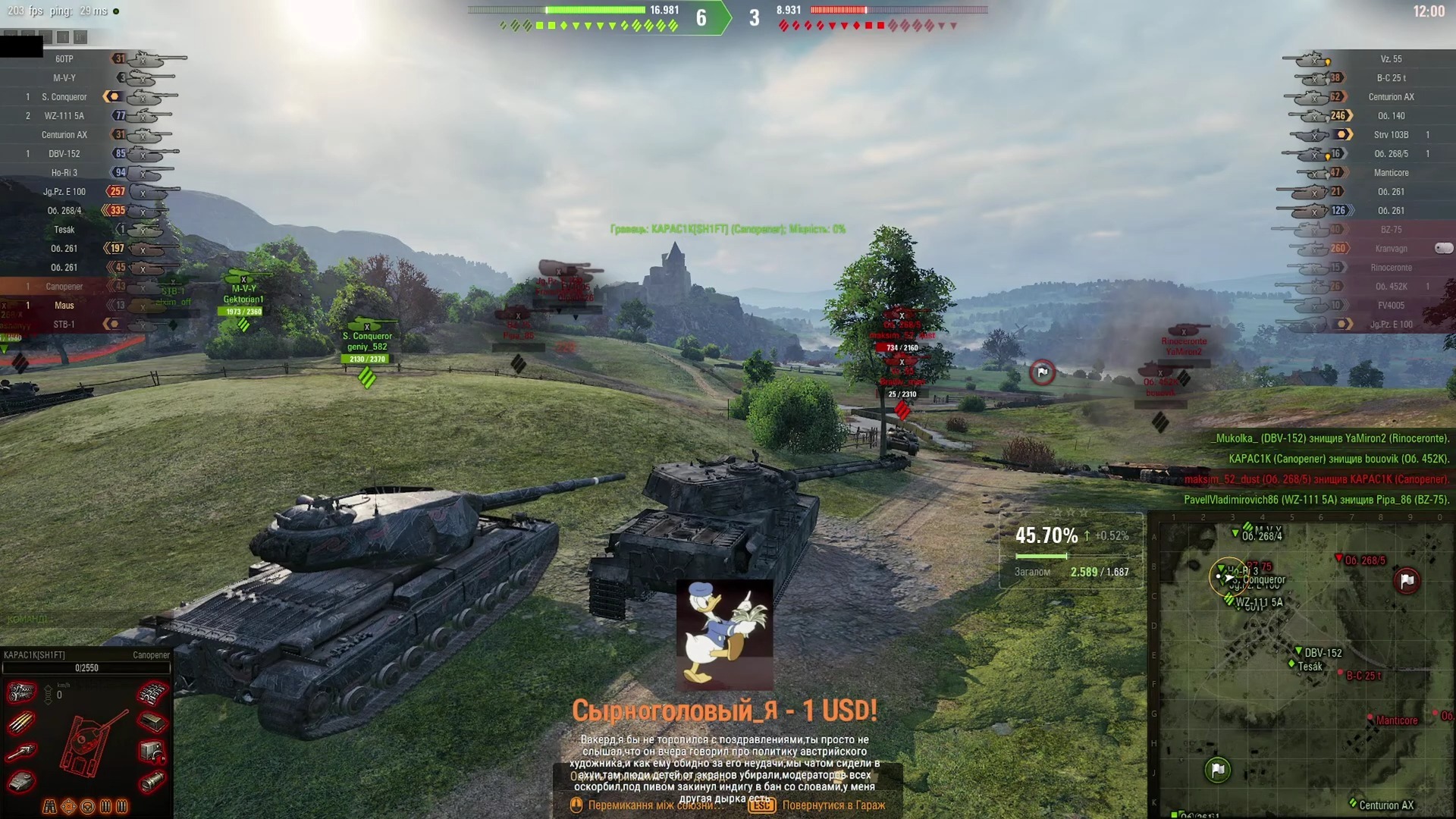Choose the WZ-111 5A ally in the team panel

pyautogui.click(x=64, y=116)
